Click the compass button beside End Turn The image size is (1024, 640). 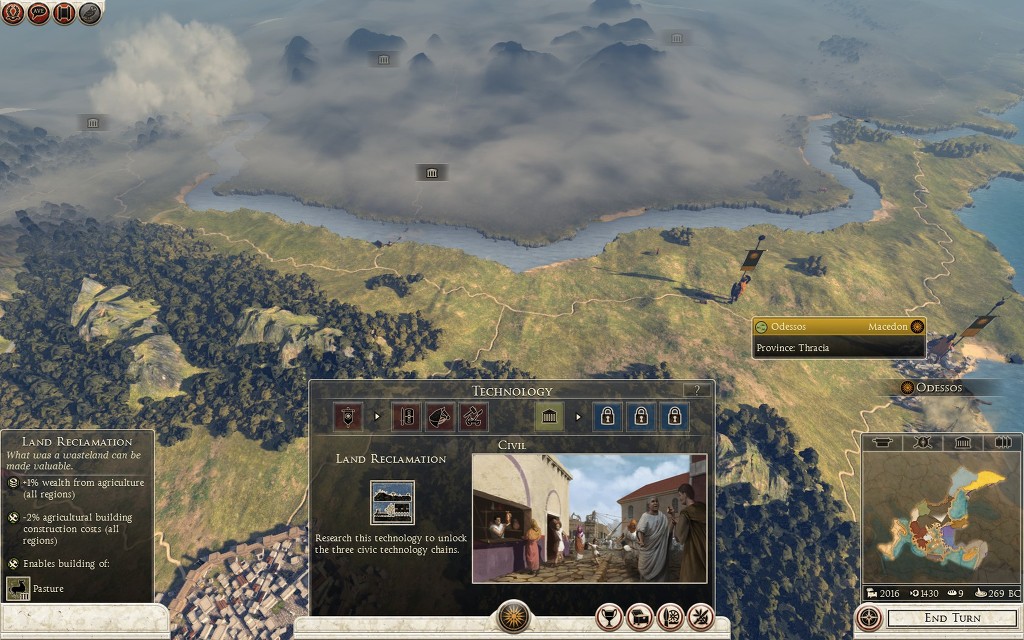point(869,618)
